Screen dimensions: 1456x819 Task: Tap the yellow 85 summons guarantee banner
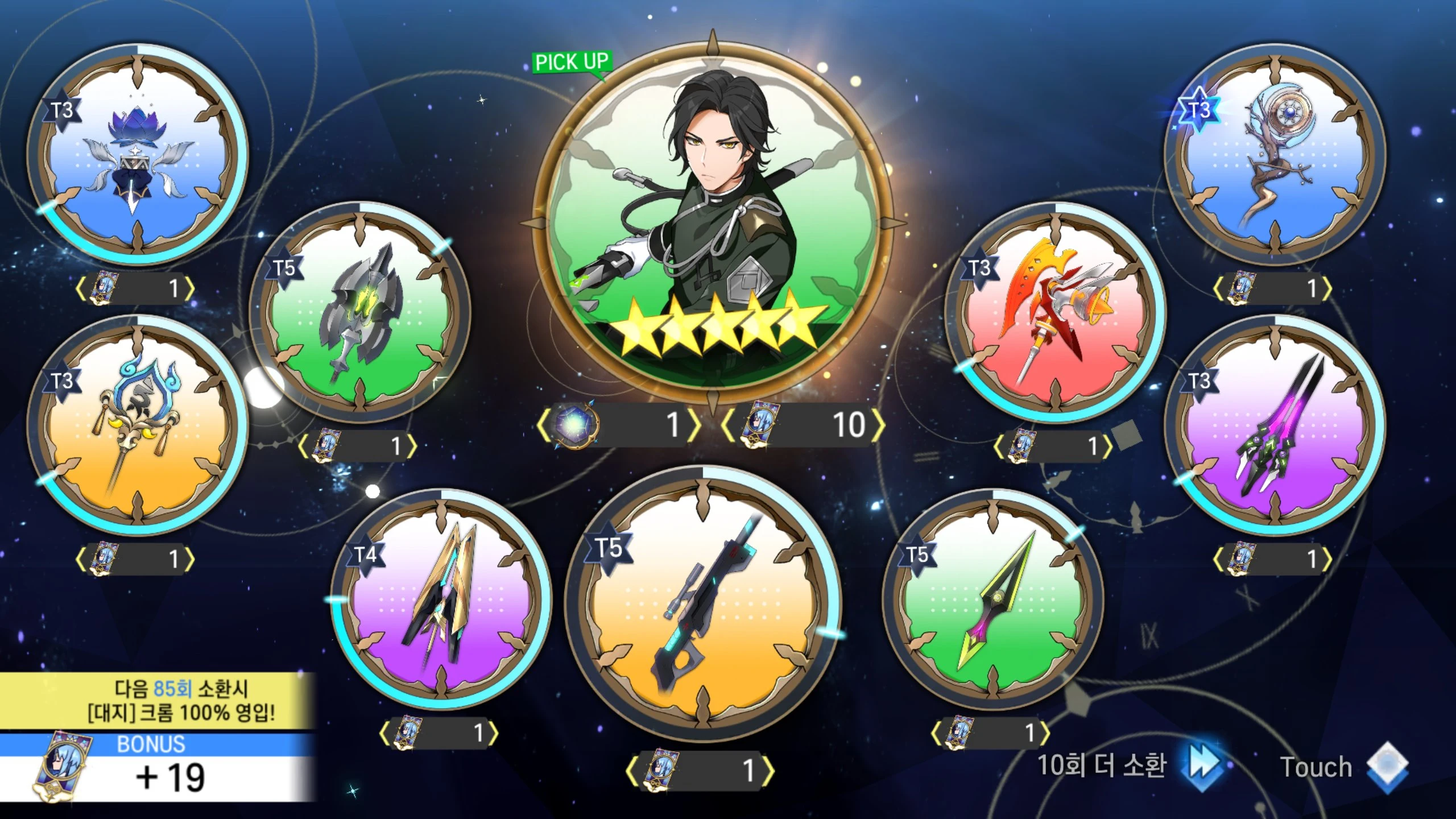156,701
